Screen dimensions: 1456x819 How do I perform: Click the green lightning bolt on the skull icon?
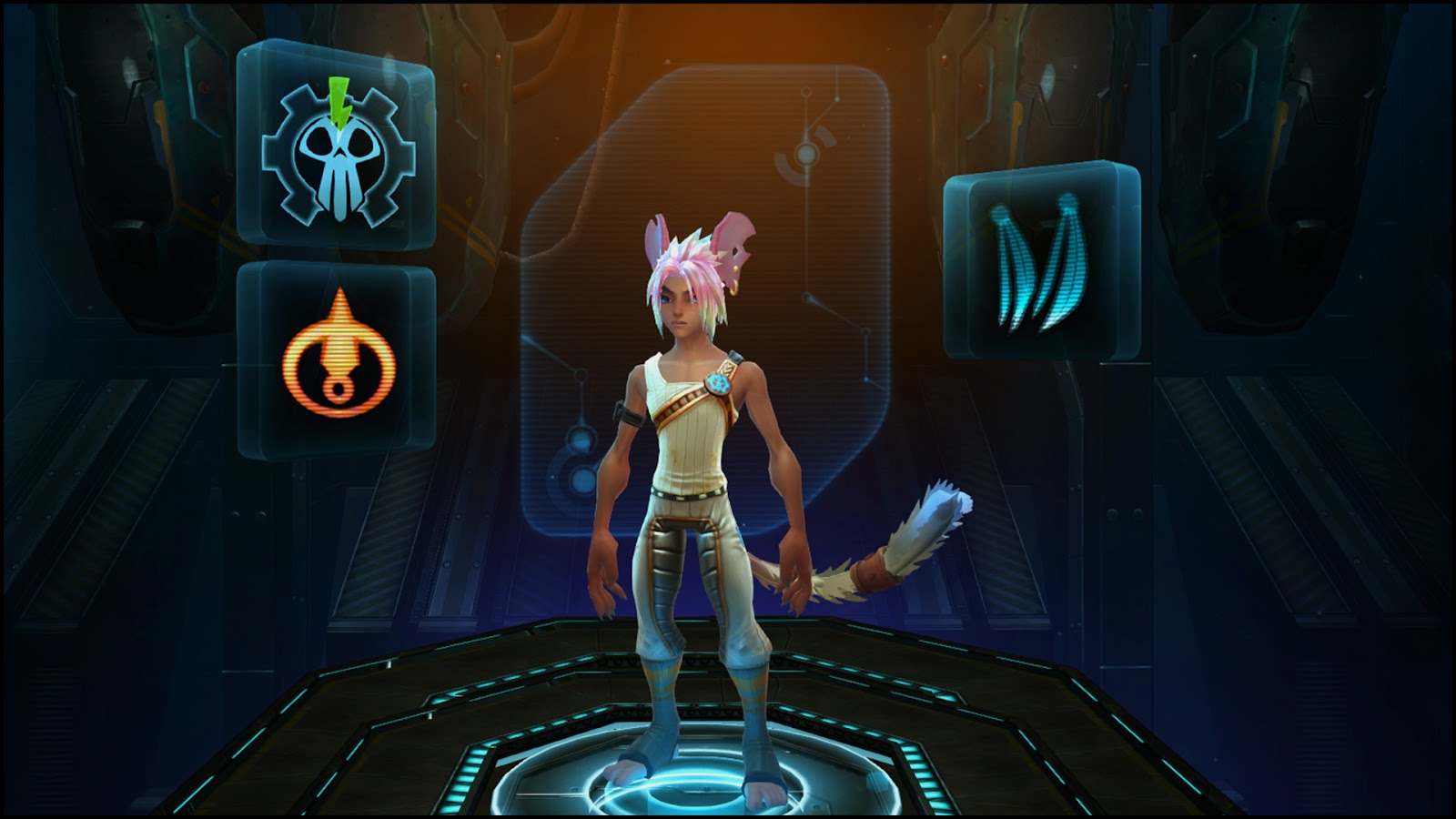[338, 96]
